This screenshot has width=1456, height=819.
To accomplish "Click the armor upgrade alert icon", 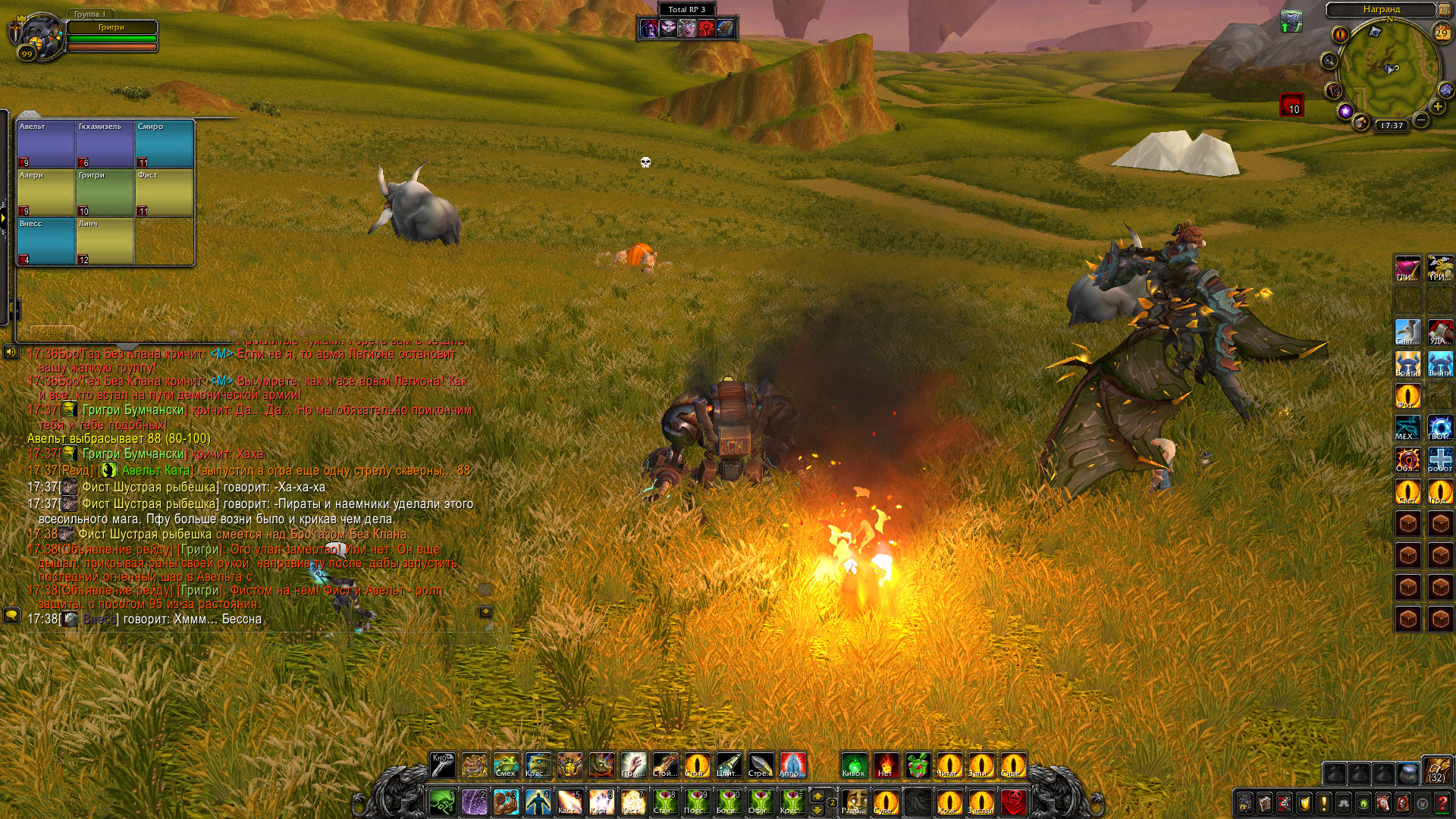I will click(1291, 21).
